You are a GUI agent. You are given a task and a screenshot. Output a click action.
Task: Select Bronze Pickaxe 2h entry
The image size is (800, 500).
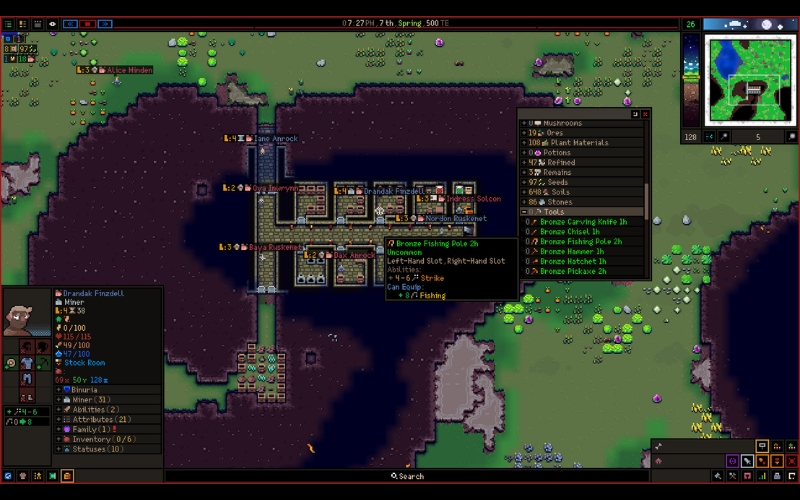pyautogui.click(x=573, y=271)
